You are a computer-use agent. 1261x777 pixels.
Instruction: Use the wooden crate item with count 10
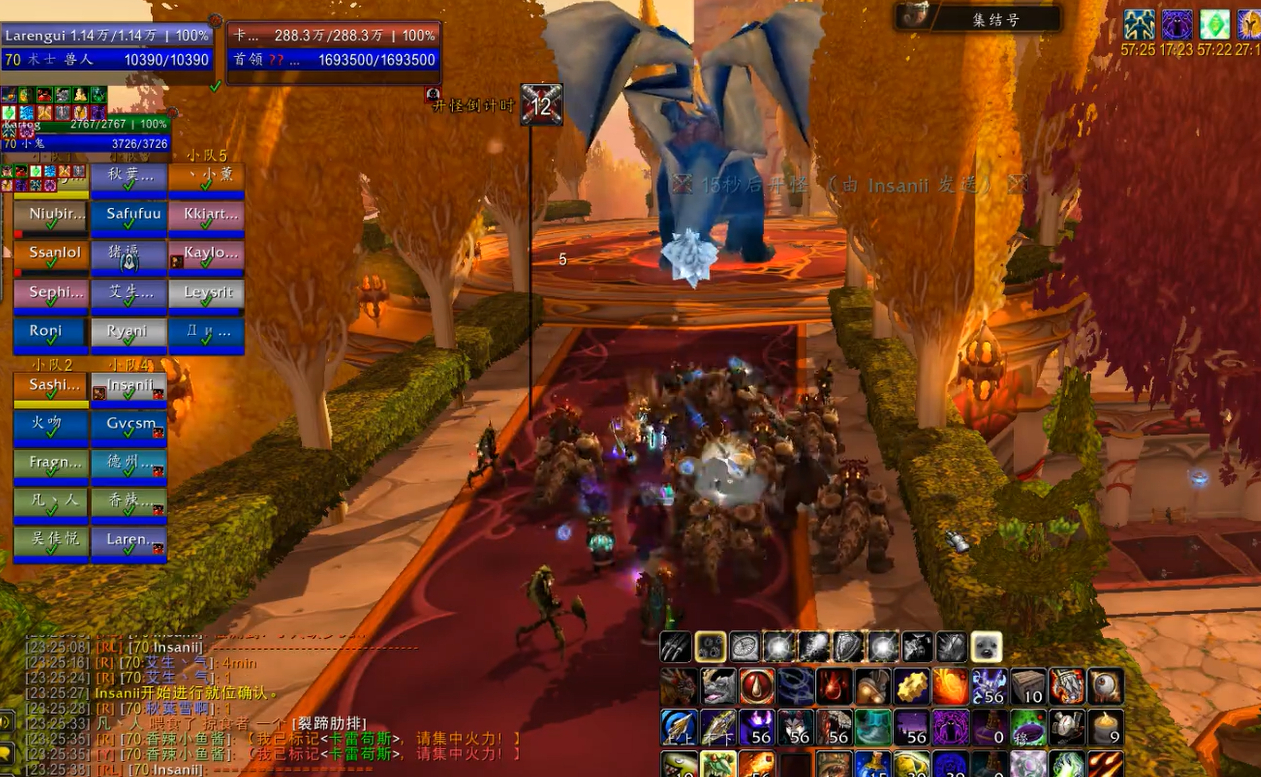pyautogui.click(x=1029, y=687)
